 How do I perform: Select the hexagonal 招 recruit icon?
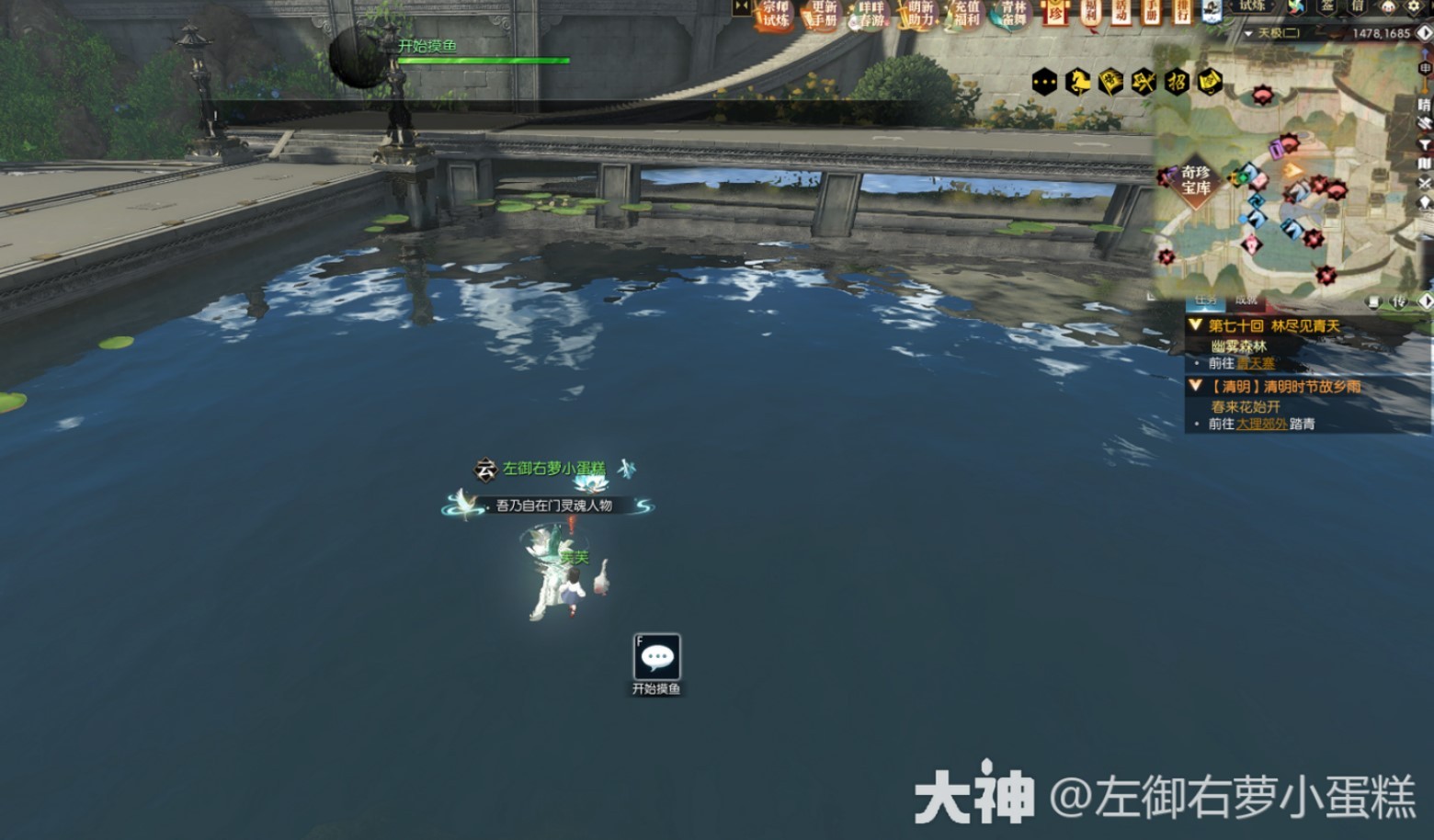point(1177,83)
